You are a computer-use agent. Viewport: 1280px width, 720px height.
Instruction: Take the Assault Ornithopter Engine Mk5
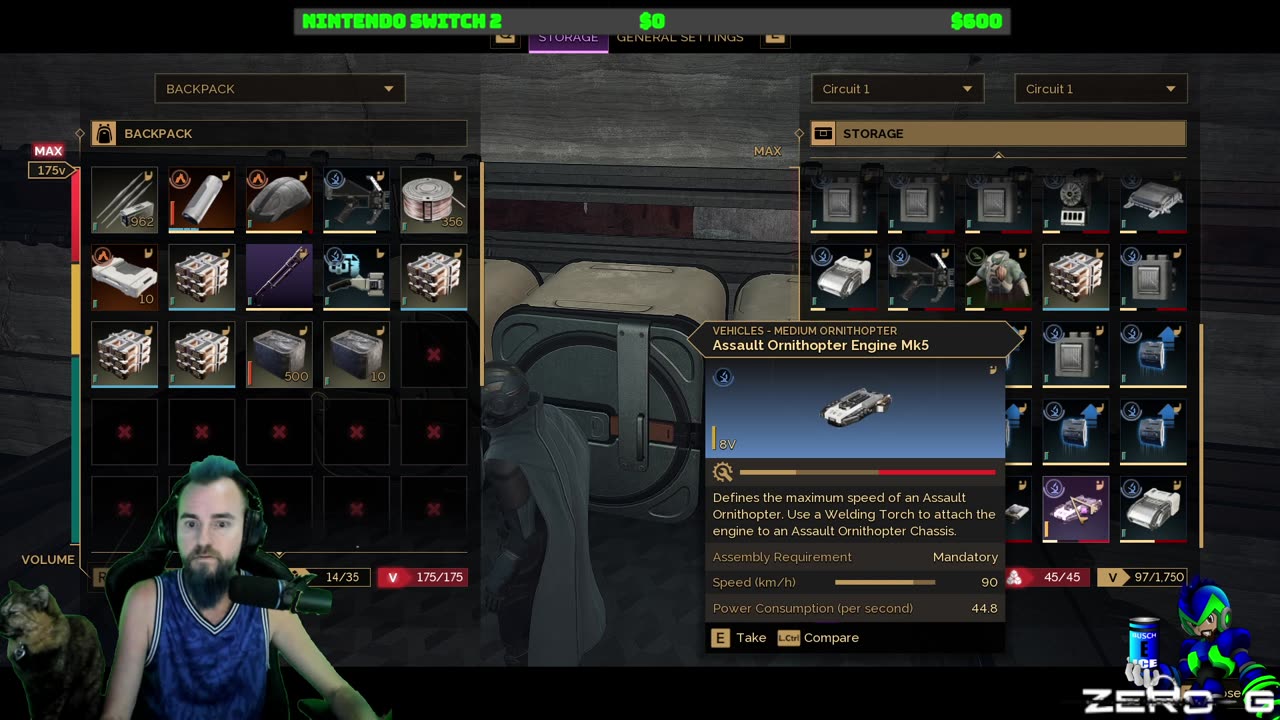coord(739,638)
